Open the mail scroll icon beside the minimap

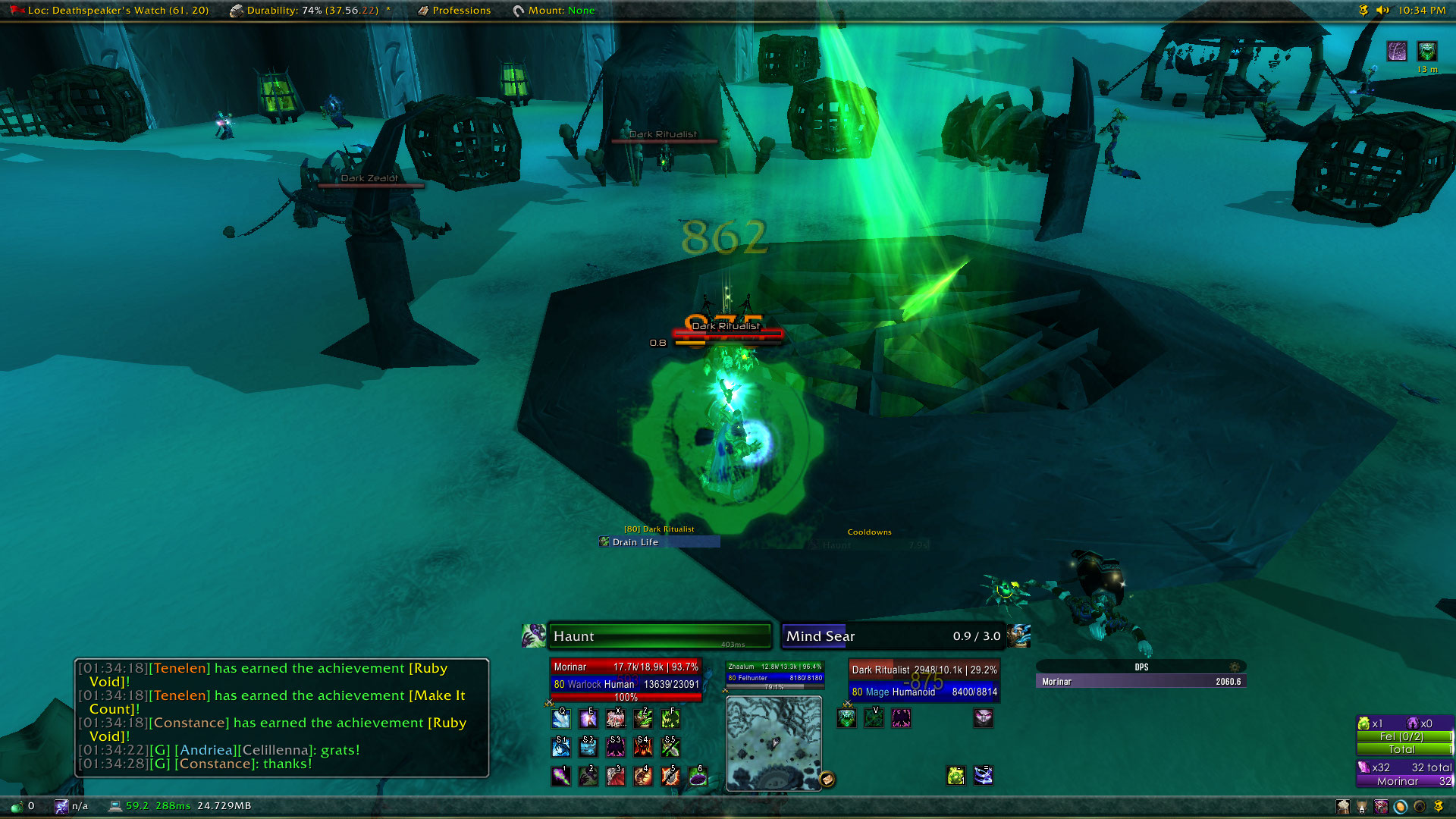[x=827, y=779]
